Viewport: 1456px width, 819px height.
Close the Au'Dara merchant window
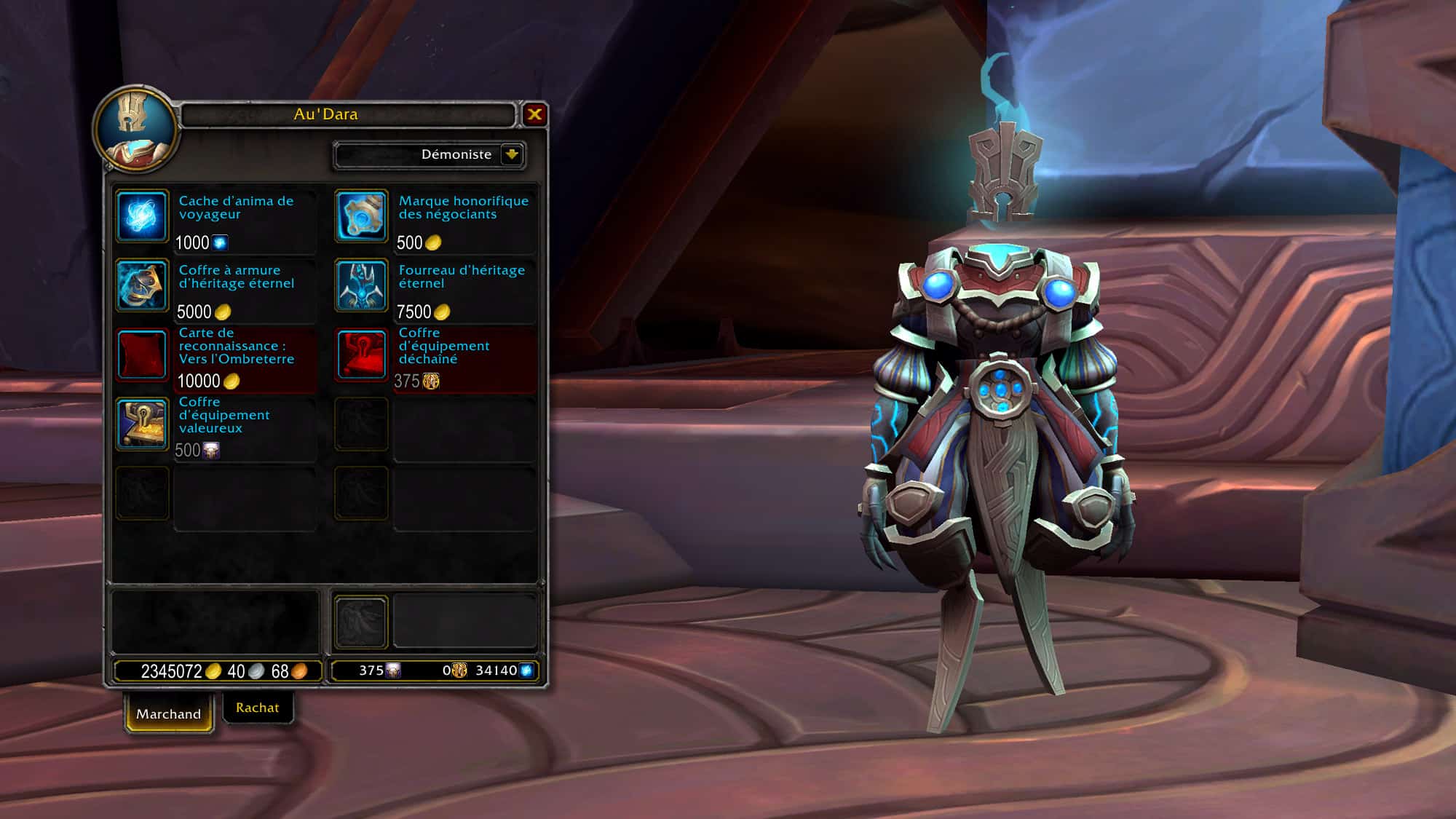534,114
